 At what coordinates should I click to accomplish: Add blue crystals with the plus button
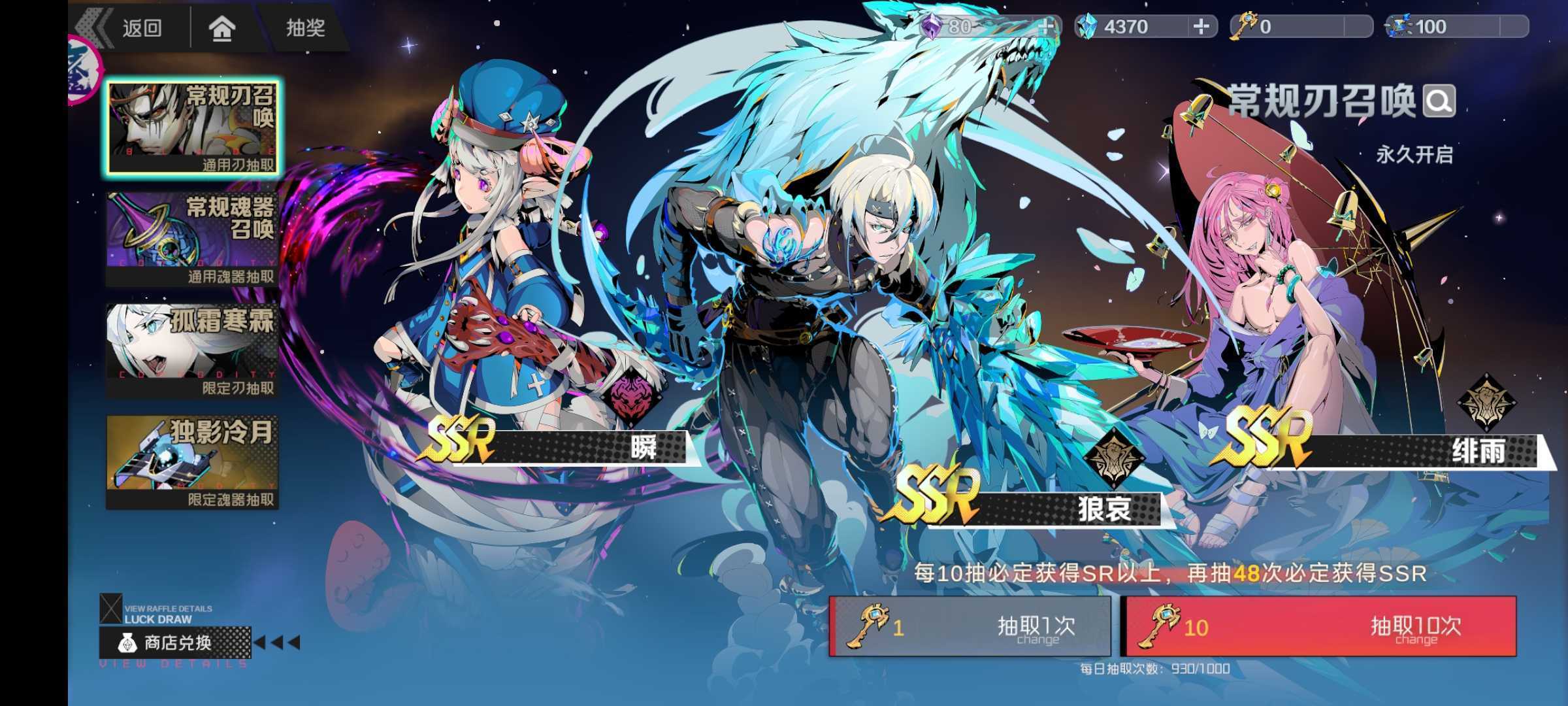pos(1201,27)
